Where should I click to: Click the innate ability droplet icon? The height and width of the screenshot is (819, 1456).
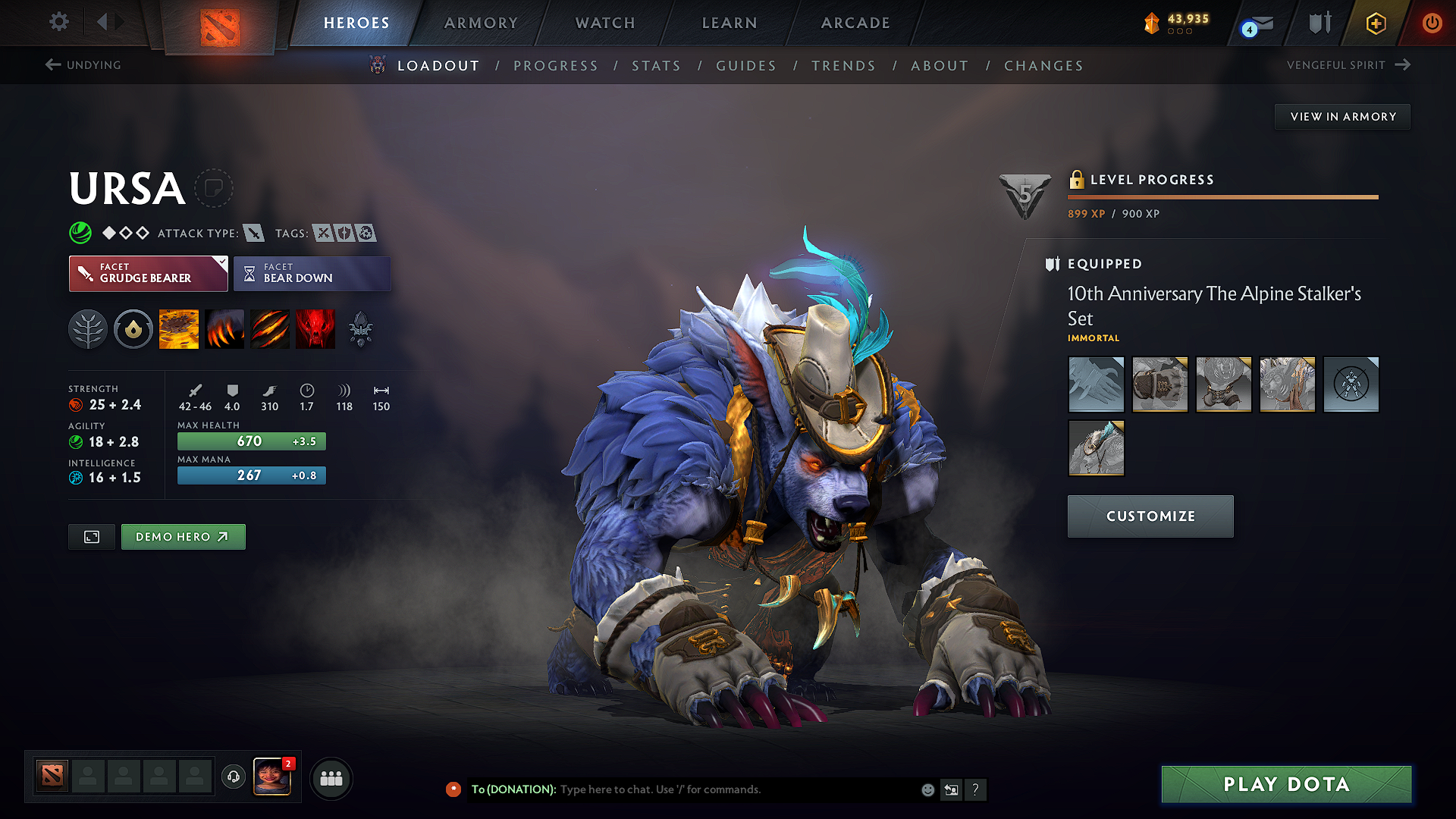point(133,328)
